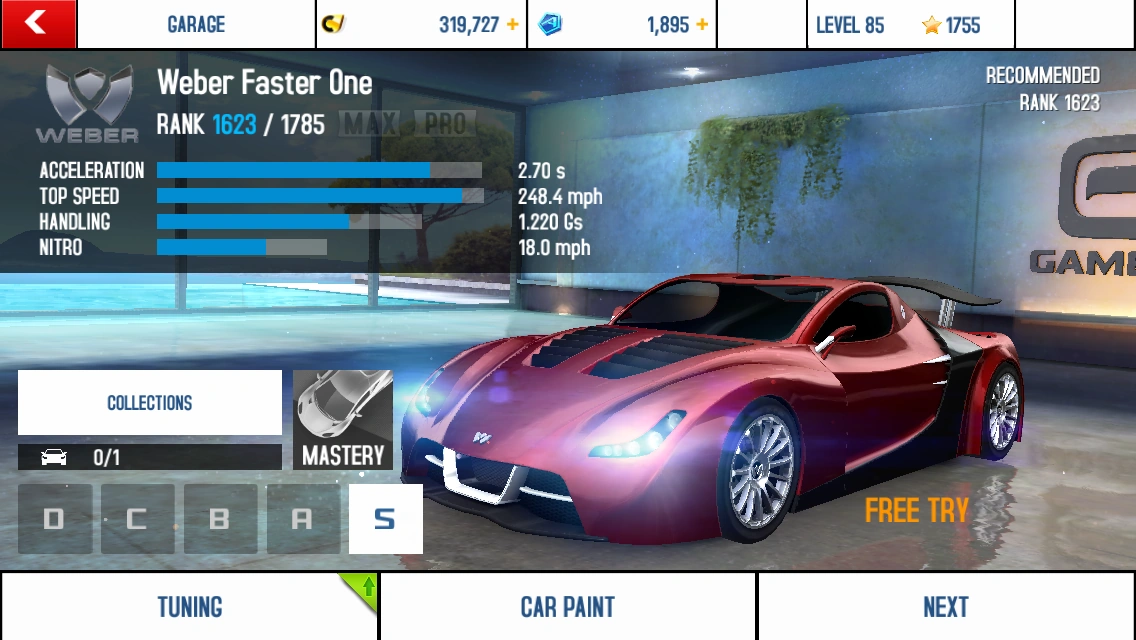Start a Free Try of the car

pos(916,511)
